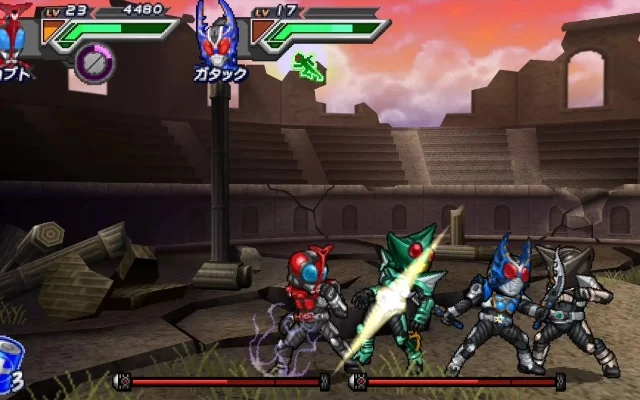The image size is (640, 400).
Task: Click the green running figure icon
Action: pos(308,66)
